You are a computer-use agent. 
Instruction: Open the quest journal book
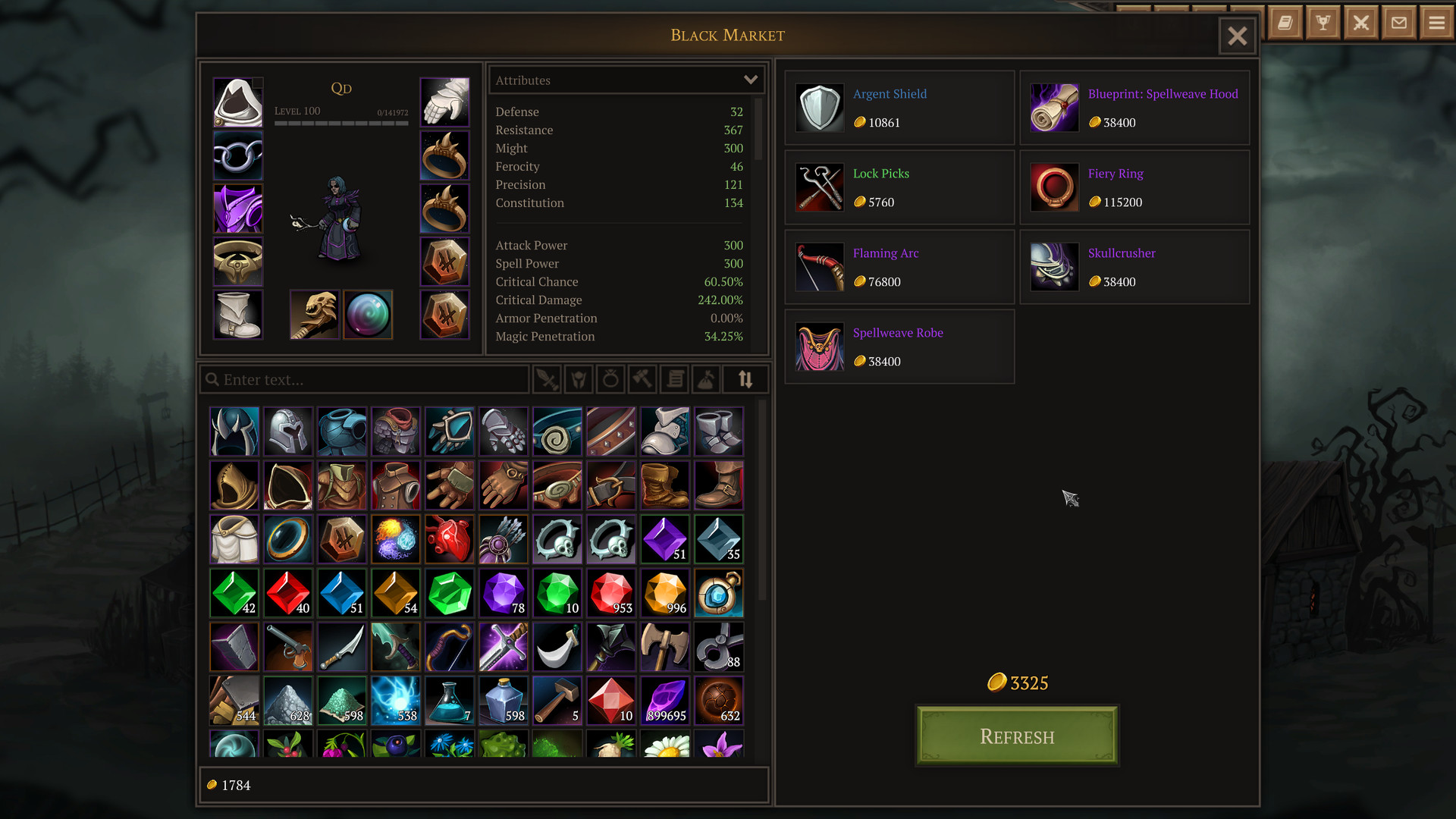1285,23
